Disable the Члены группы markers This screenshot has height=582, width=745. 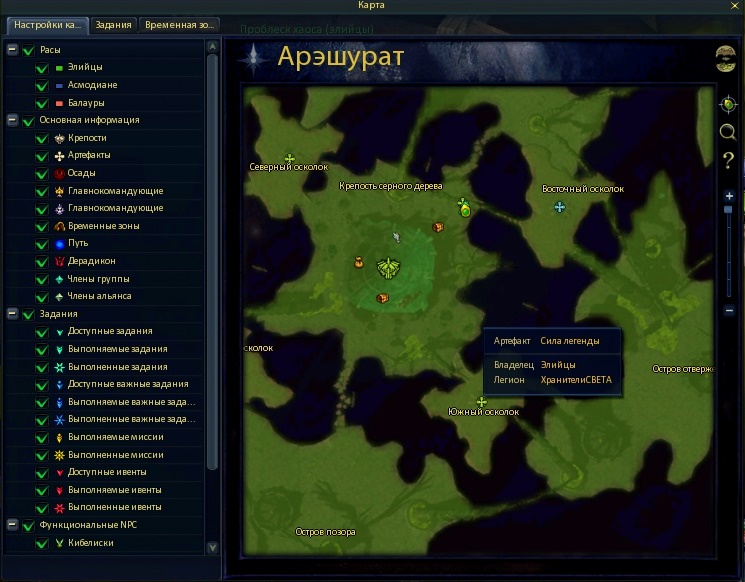[42, 279]
